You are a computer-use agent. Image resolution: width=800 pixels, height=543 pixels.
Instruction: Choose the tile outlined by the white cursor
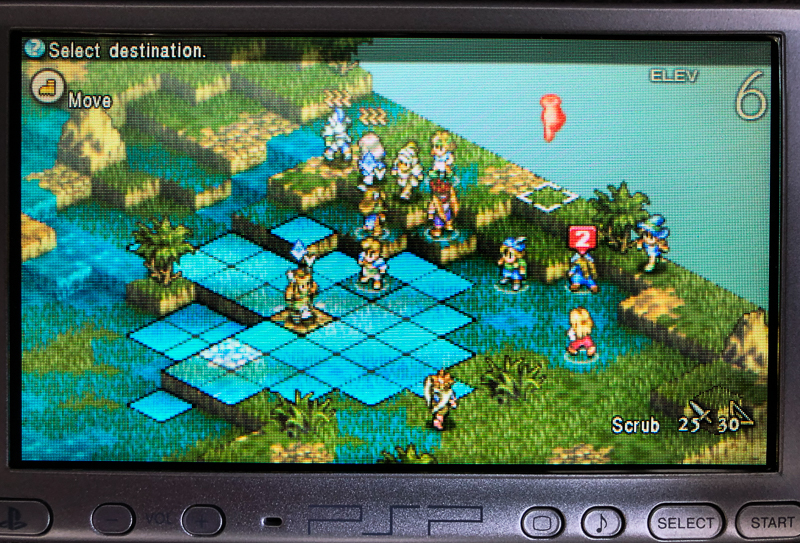click(546, 197)
